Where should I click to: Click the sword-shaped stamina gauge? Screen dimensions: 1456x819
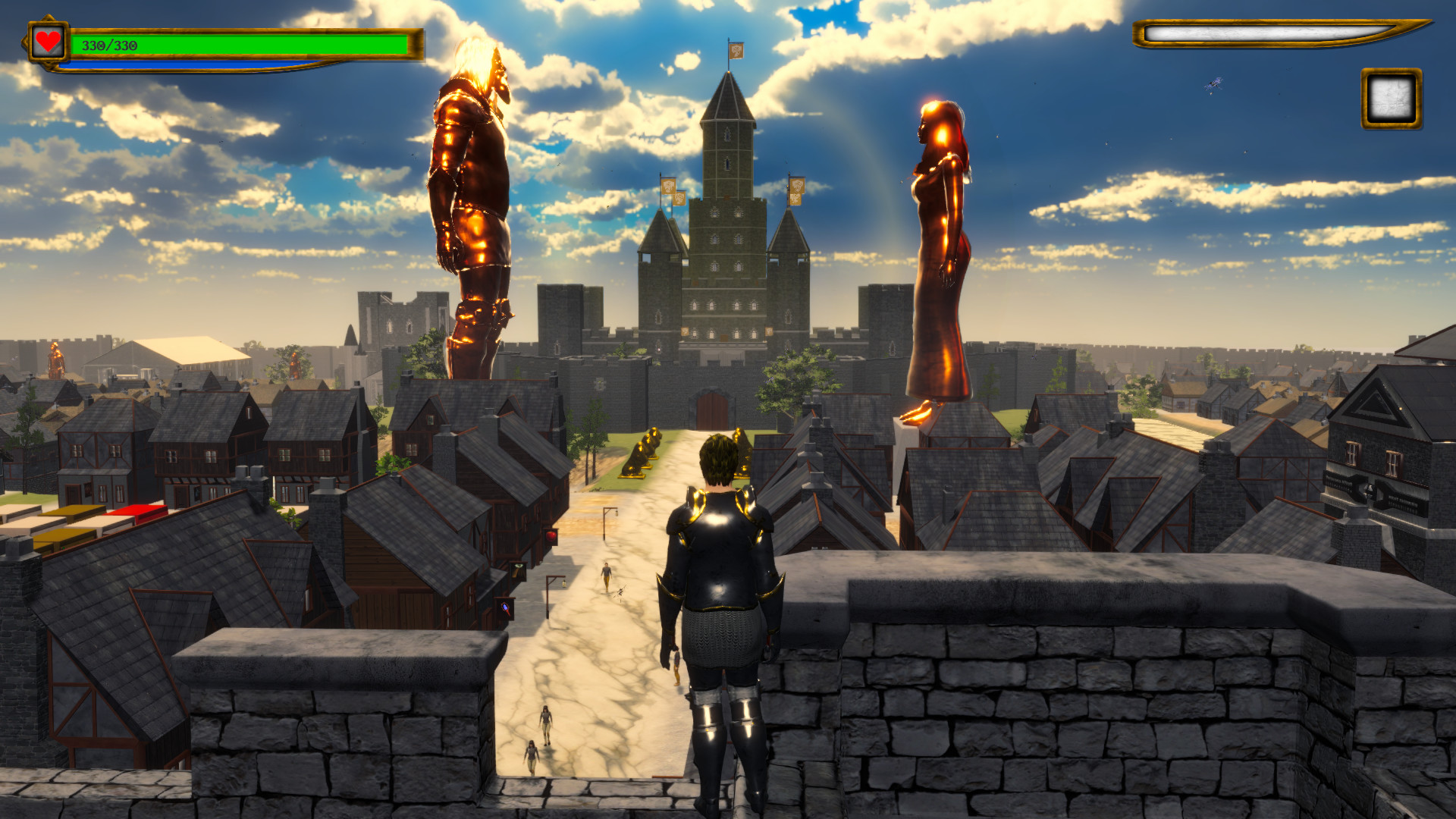(x=1282, y=33)
